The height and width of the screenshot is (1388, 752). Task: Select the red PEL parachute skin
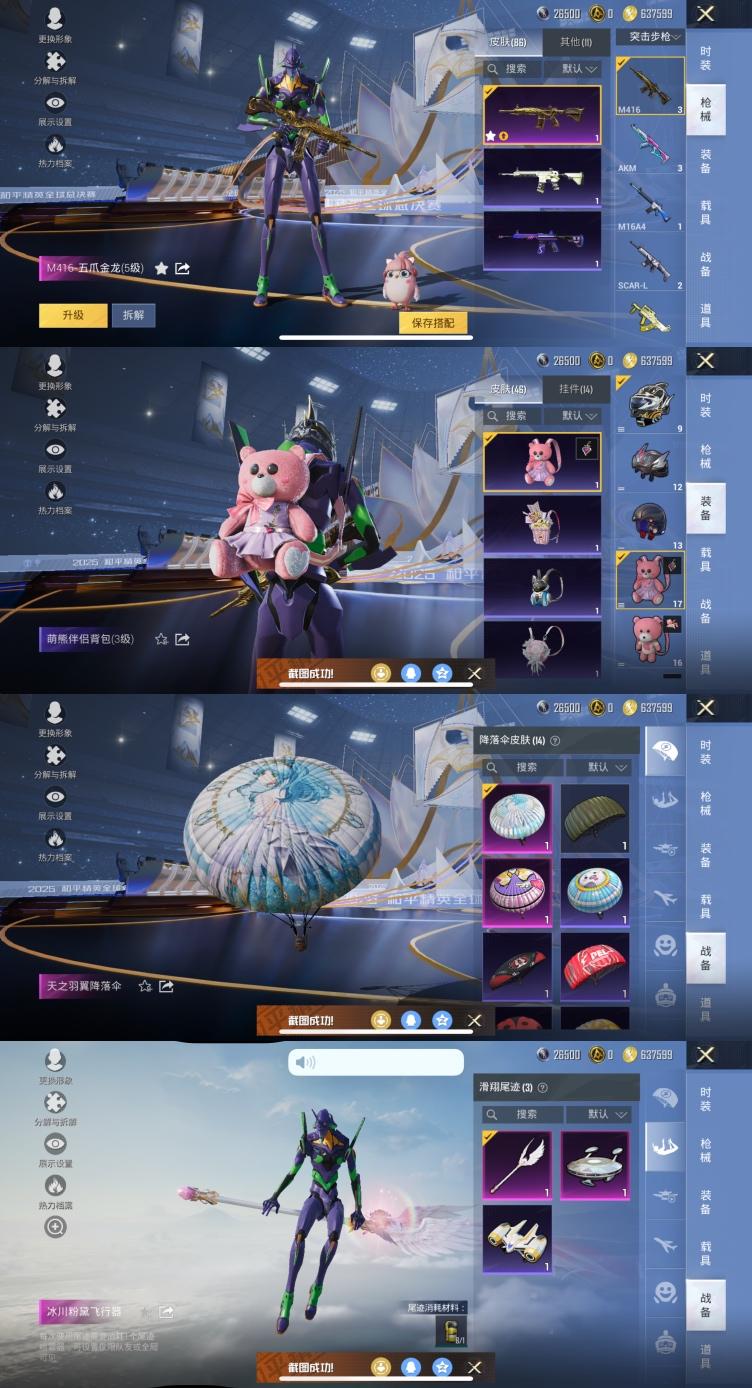pyautogui.click(x=595, y=966)
